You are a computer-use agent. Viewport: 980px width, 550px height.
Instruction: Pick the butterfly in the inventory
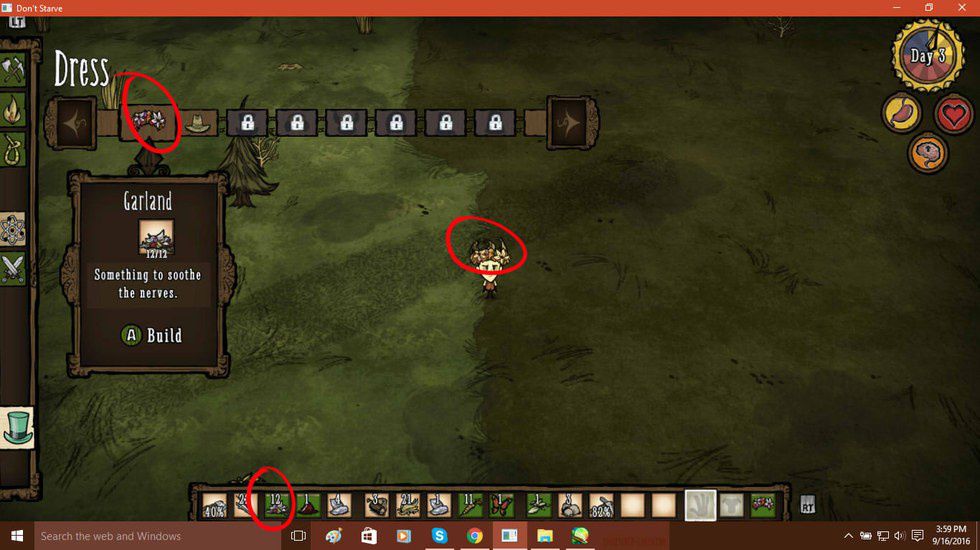500,505
